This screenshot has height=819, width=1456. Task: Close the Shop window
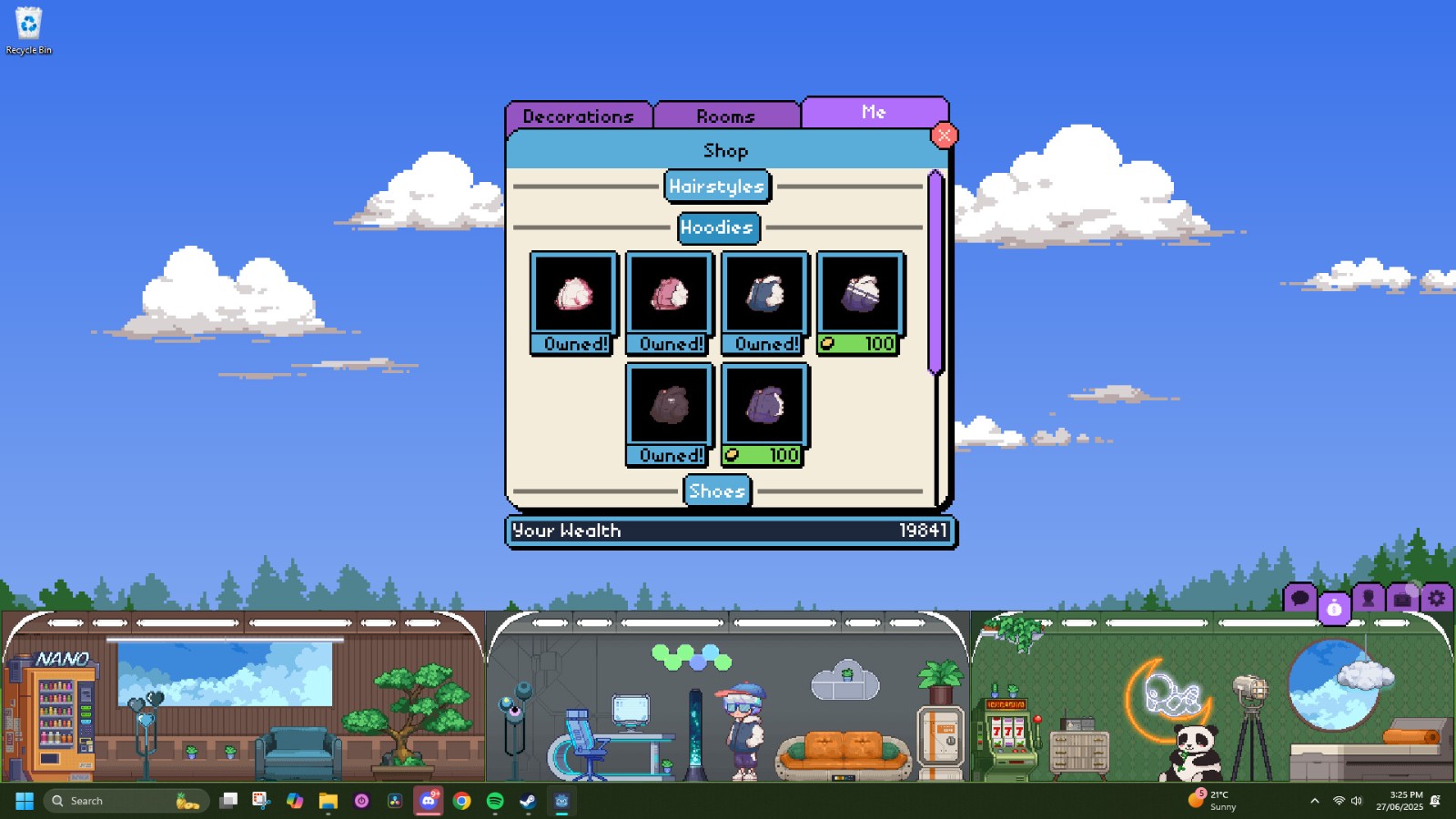click(944, 136)
